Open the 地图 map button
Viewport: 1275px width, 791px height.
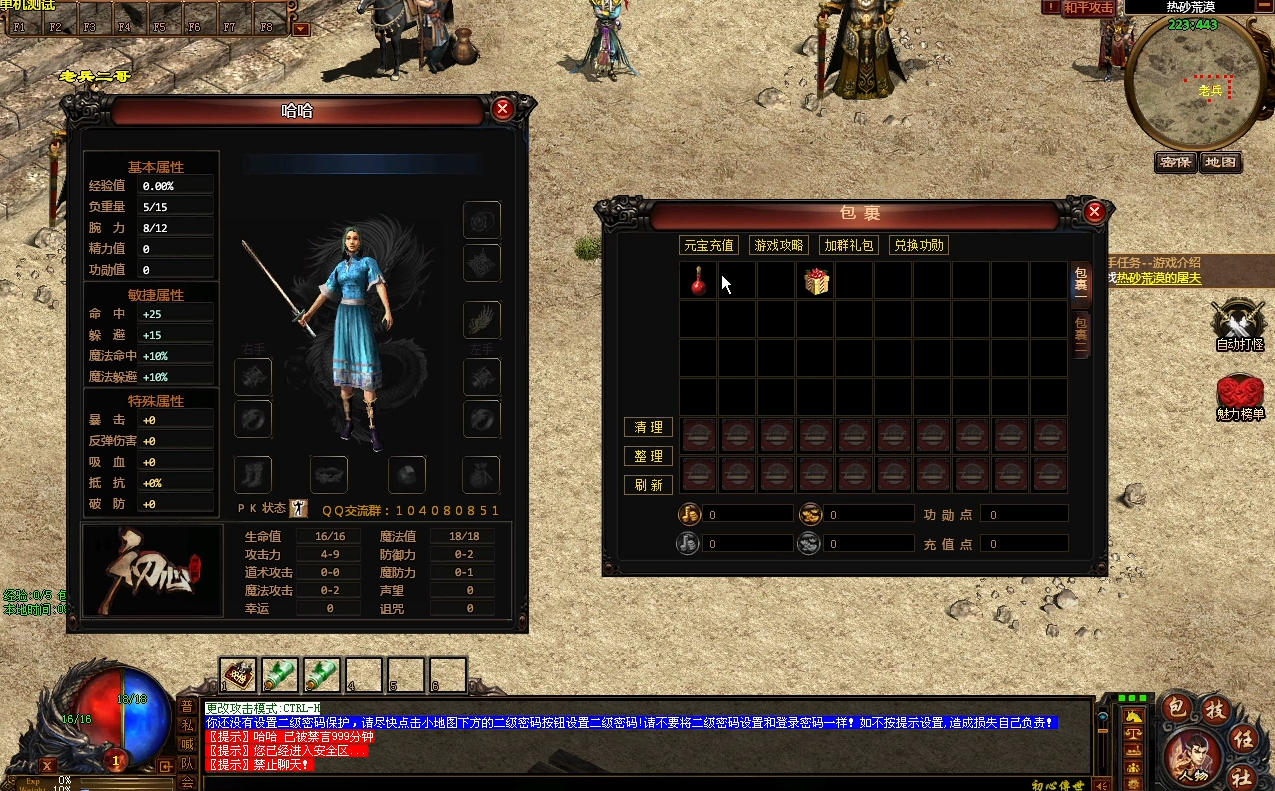point(1220,162)
